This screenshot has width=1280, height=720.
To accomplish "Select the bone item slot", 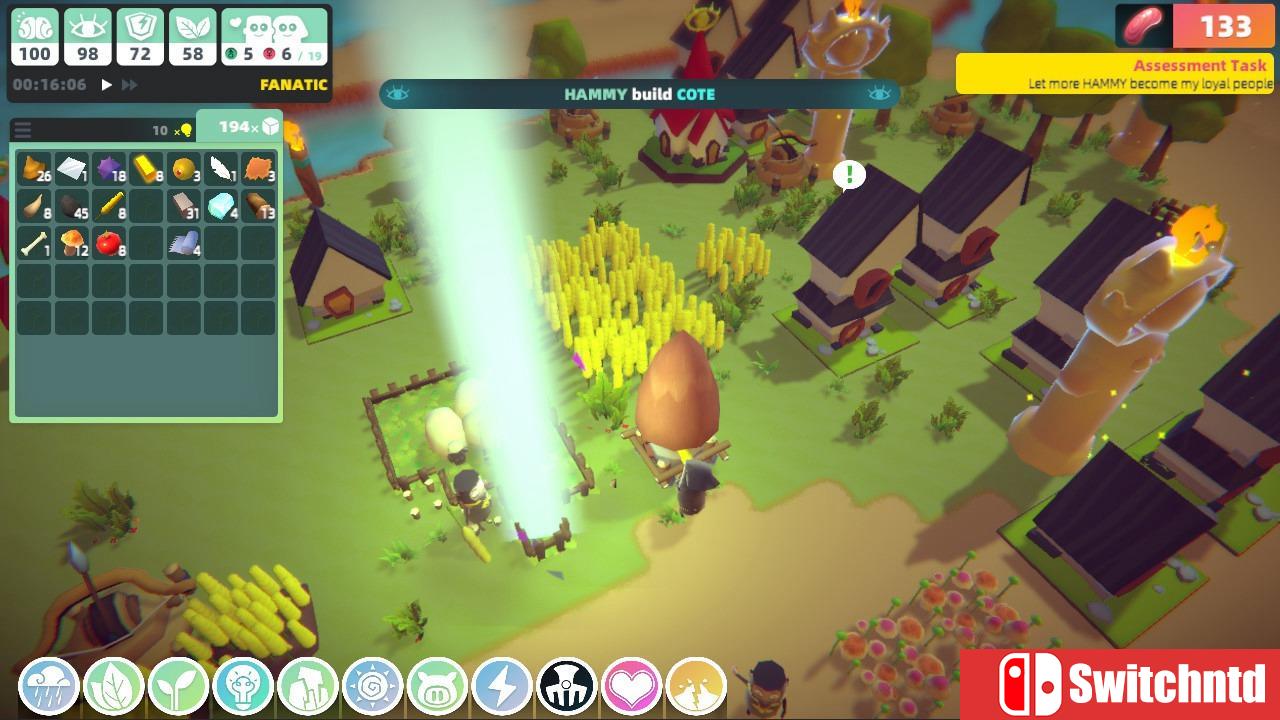I will click(x=34, y=243).
